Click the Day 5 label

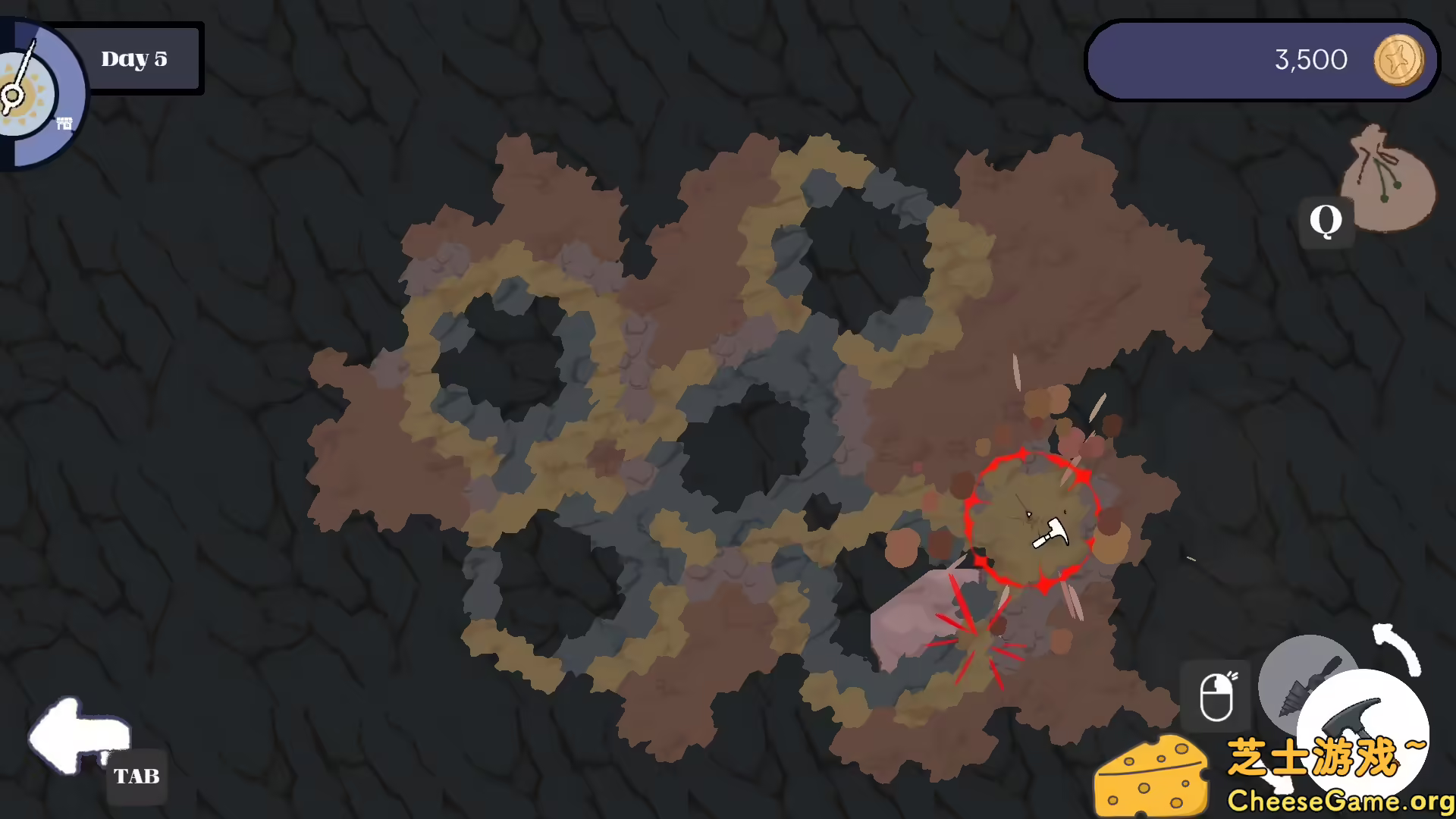pyautogui.click(x=135, y=58)
